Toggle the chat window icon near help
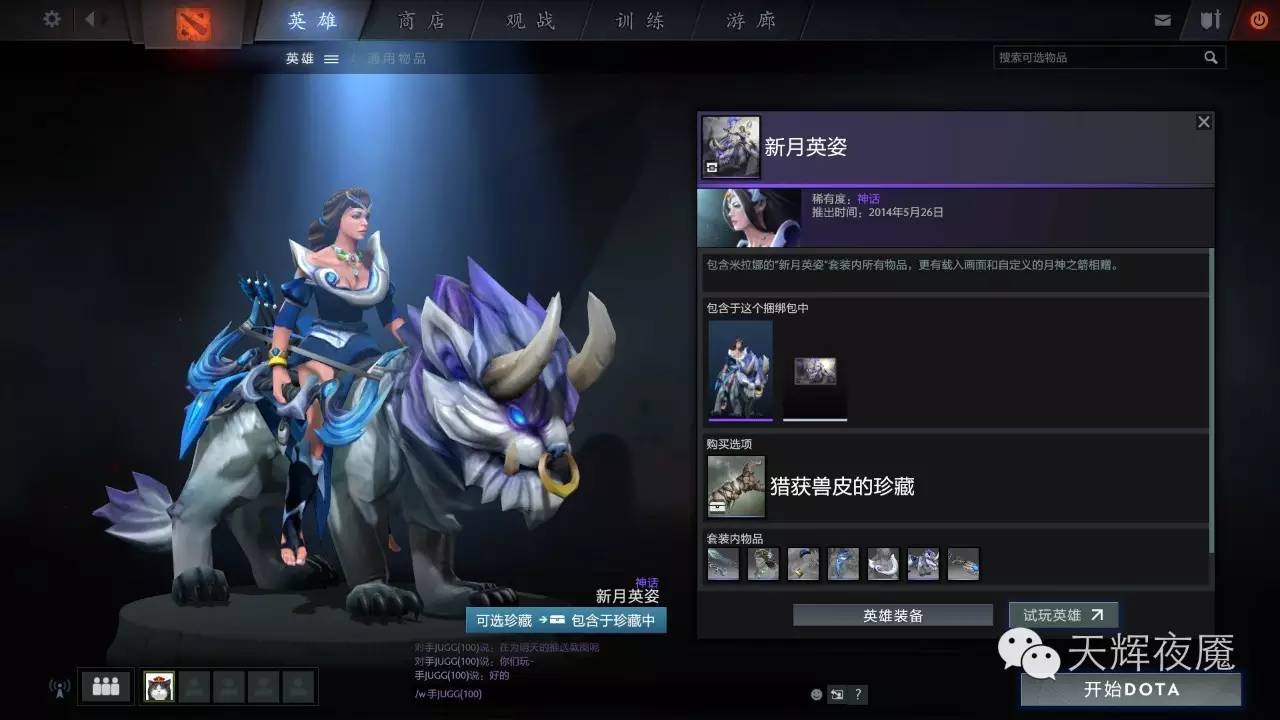The image size is (1280, 720). click(x=836, y=694)
